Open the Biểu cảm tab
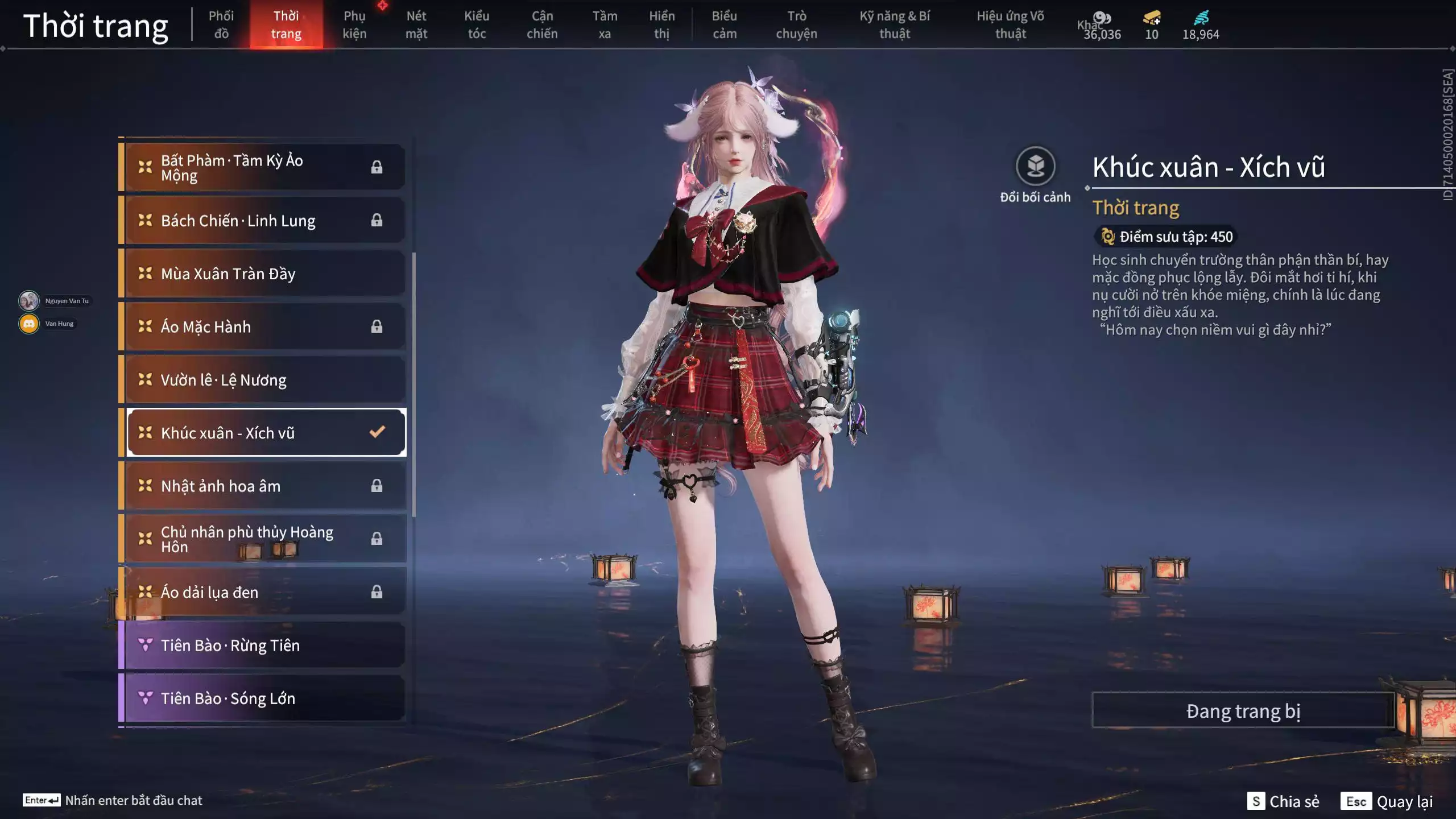The height and width of the screenshot is (819, 1456). click(x=725, y=25)
